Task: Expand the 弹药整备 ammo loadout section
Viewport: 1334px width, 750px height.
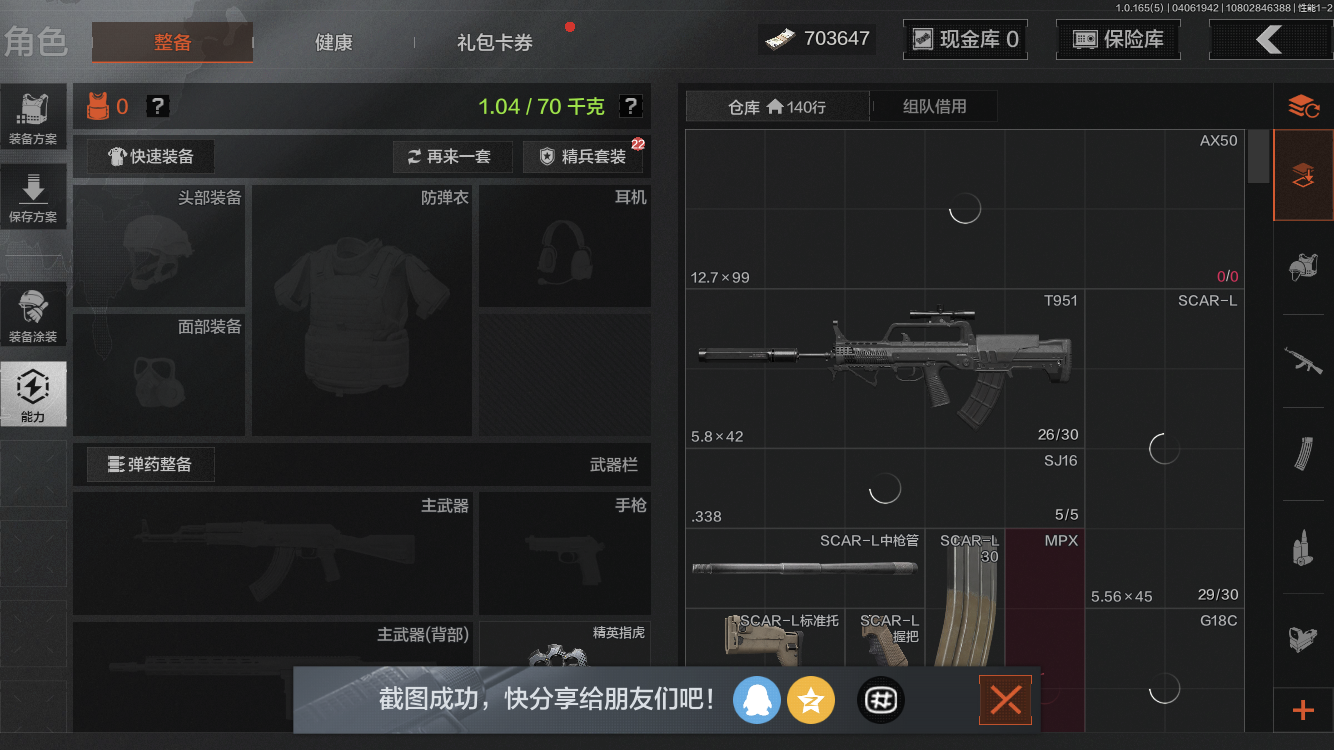Action: pos(149,464)
